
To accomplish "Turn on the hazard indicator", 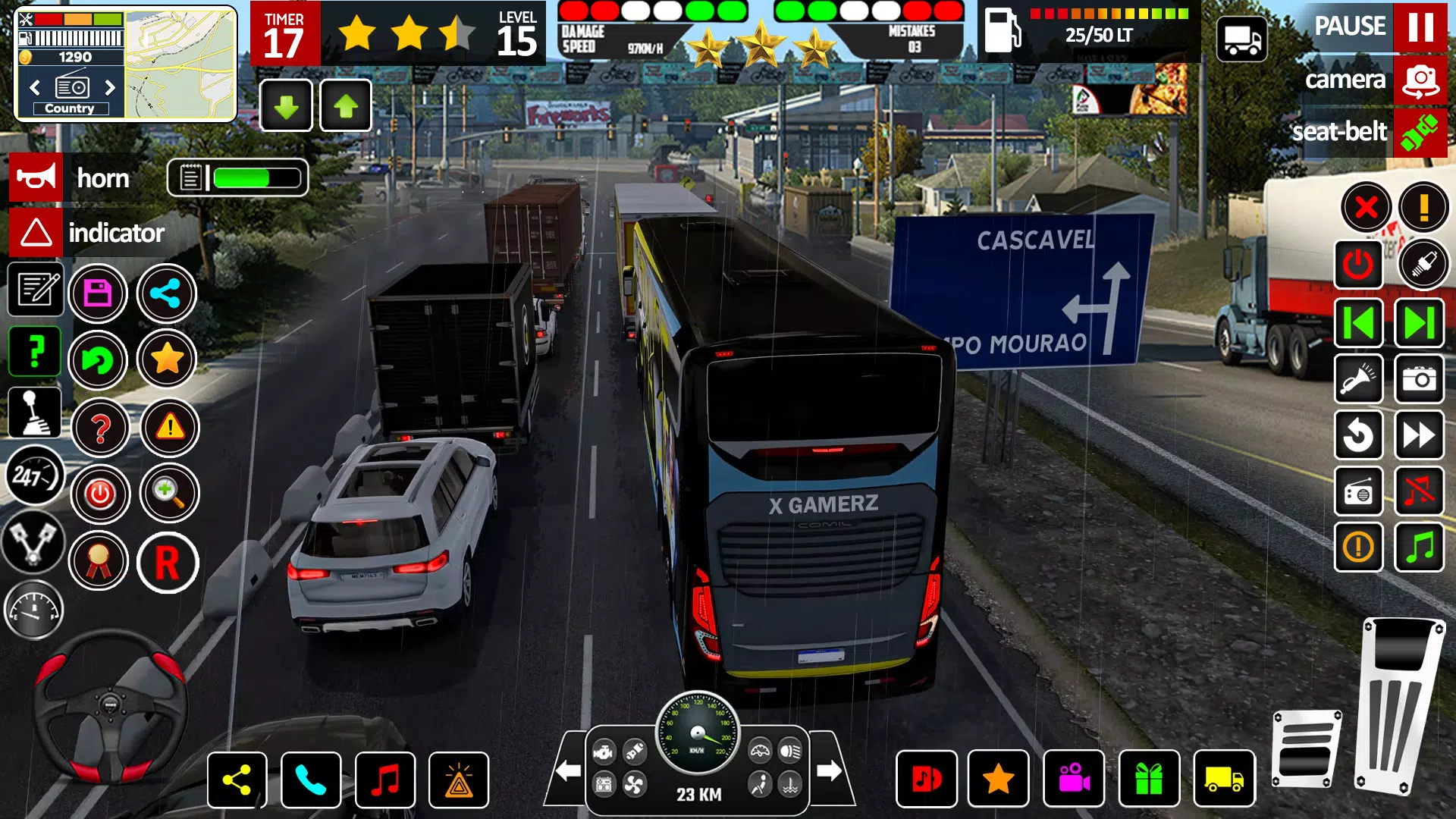I will 36,233.
